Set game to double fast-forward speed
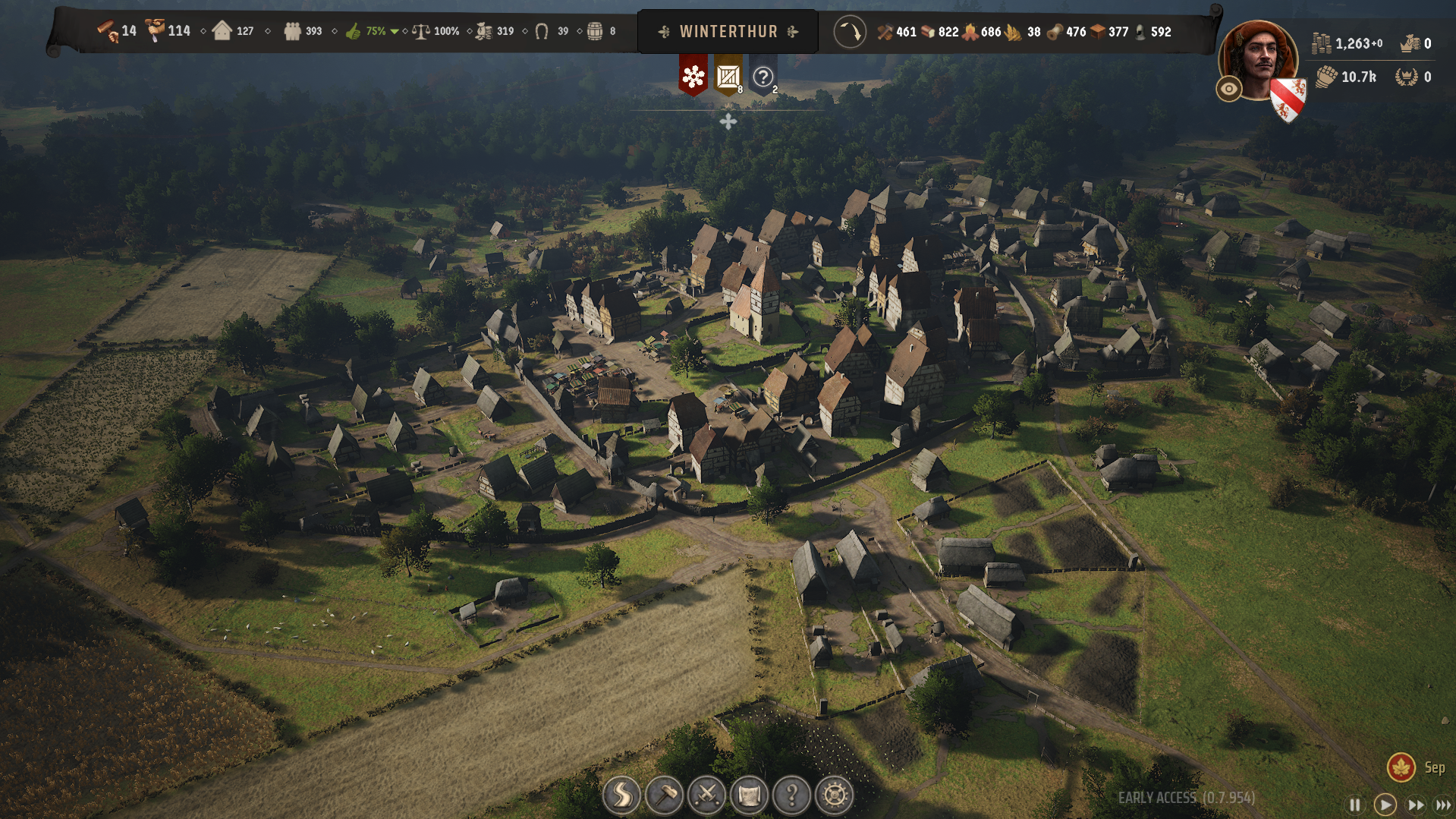Image resolution: width=1456 pixels, height=819 pixels. pyautogui.click(x=1416, y=805)
